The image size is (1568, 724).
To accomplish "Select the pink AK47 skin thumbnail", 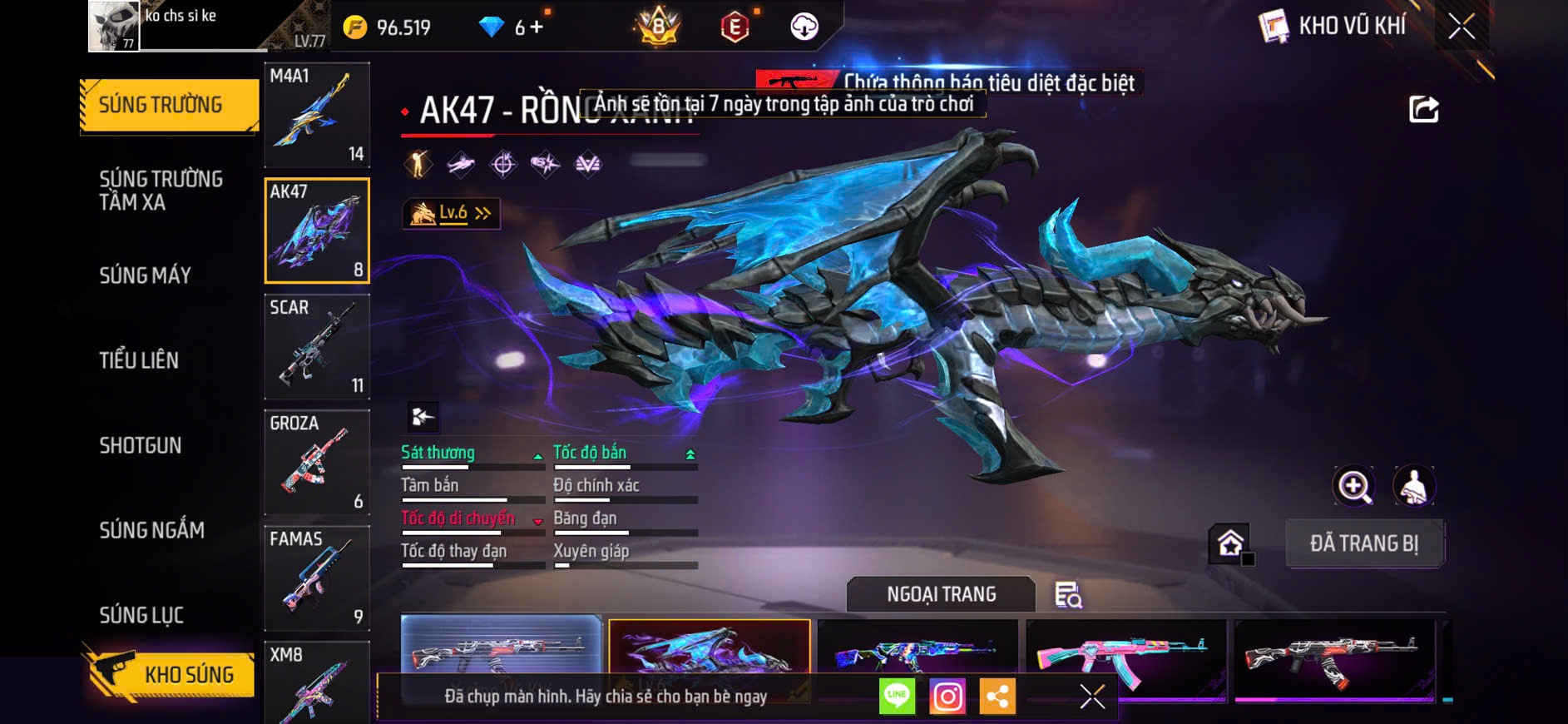I will click(1125, 657).
